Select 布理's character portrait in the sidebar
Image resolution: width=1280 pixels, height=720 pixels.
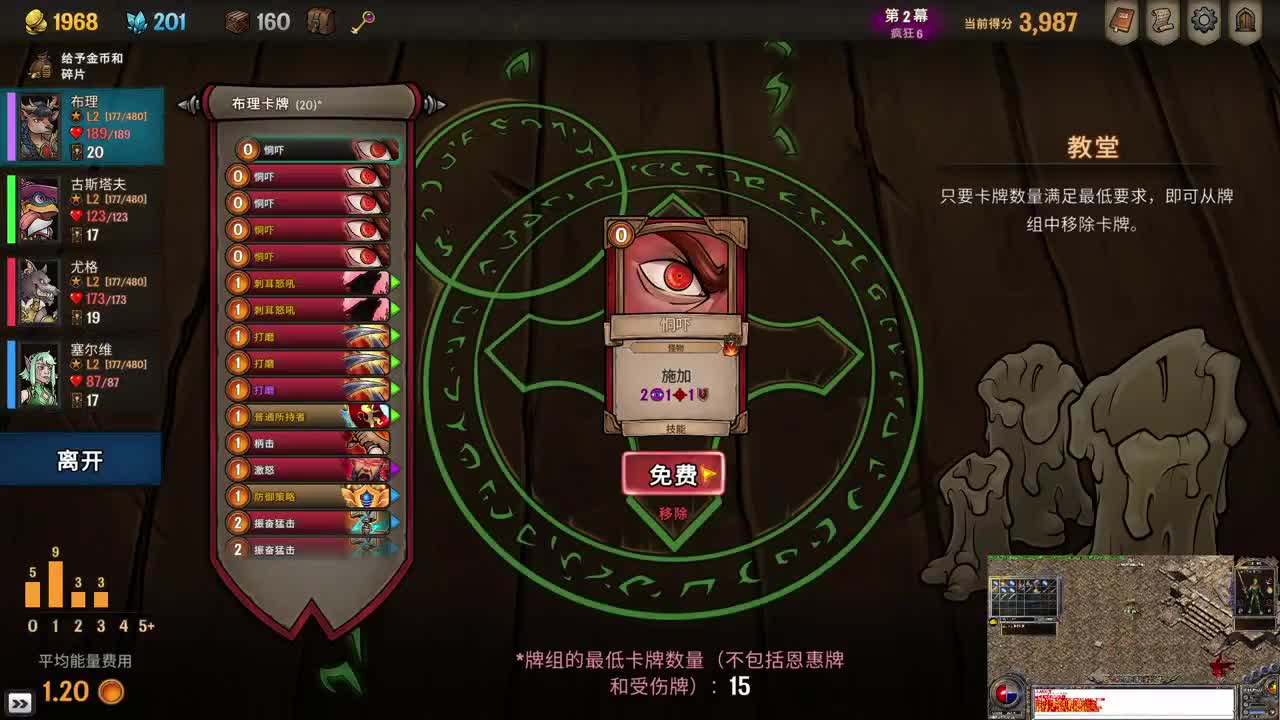(38, 123)
